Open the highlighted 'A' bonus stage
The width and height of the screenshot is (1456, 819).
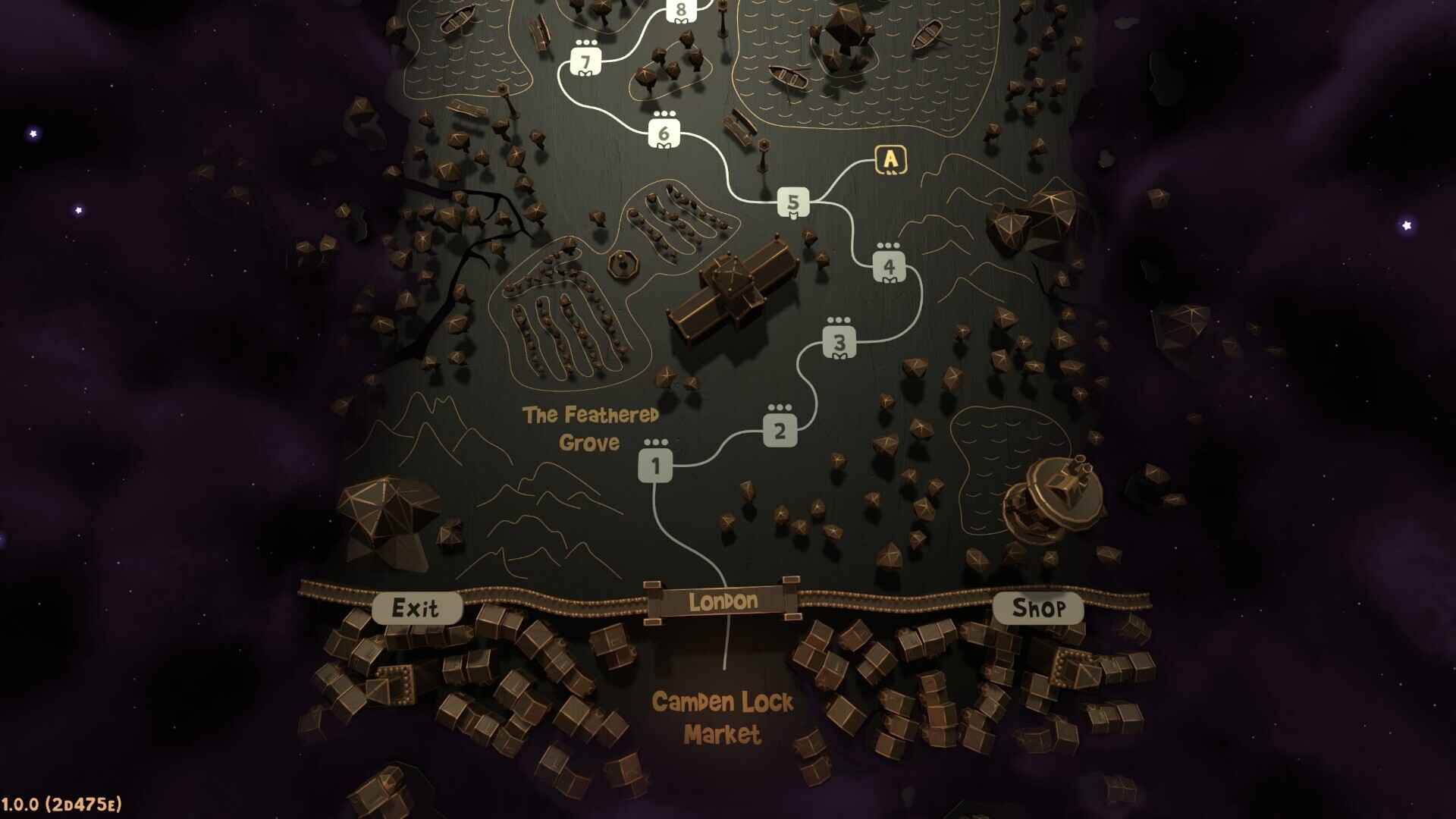coord(890,160)
